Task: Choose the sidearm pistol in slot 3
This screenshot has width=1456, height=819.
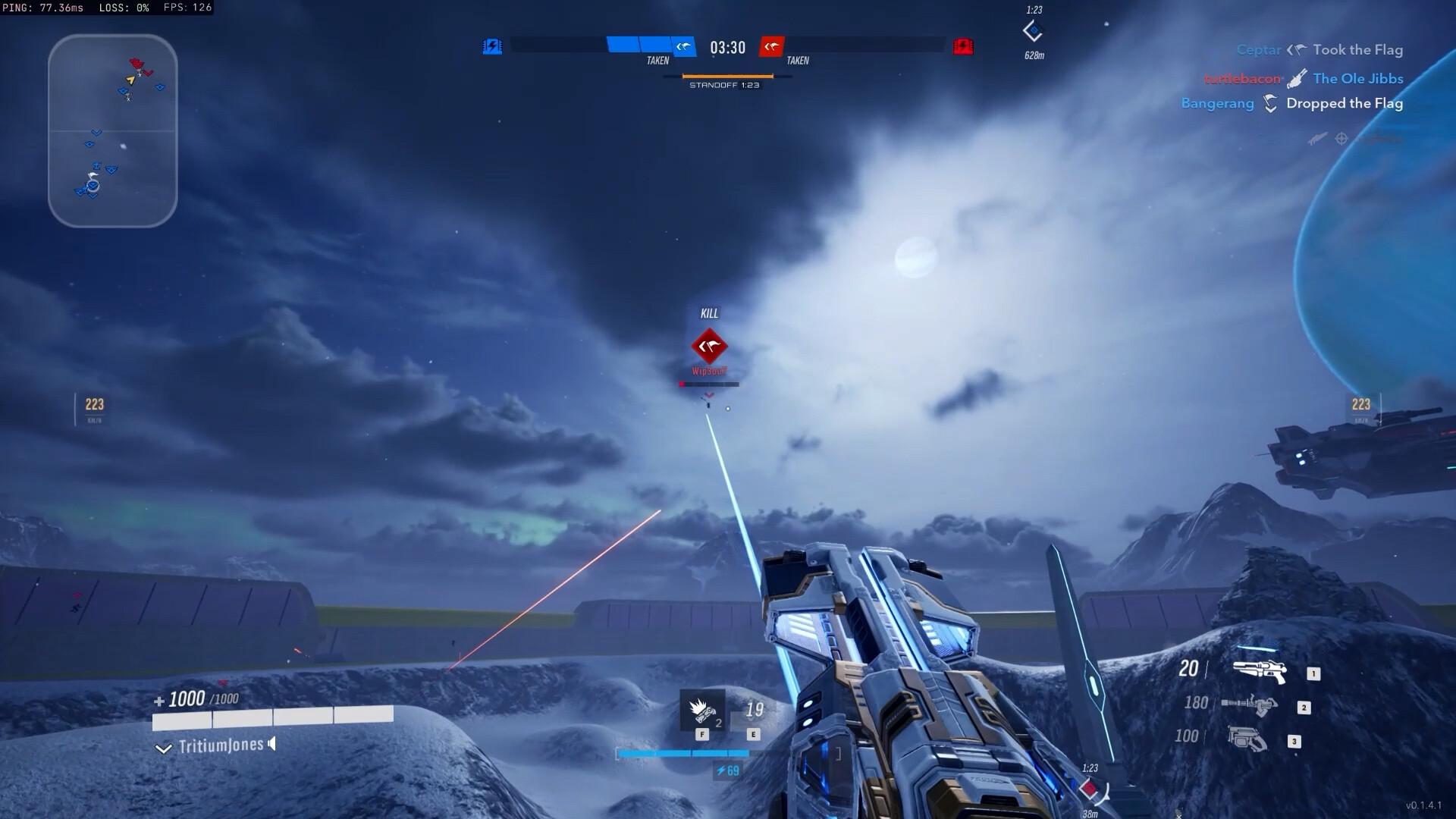Action: (x=1247, y=739)
